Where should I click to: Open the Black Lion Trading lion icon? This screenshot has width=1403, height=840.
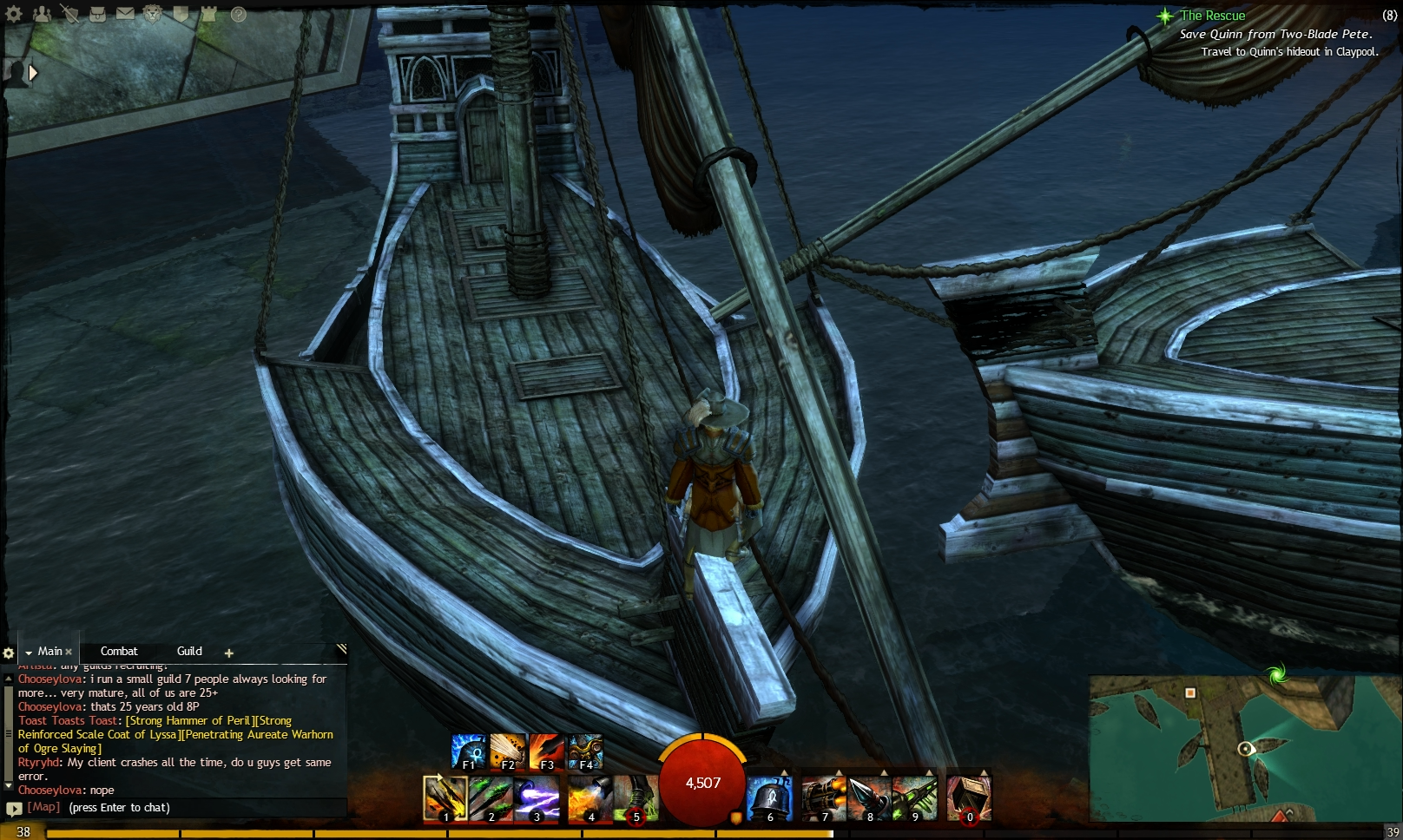click(151, 15)
